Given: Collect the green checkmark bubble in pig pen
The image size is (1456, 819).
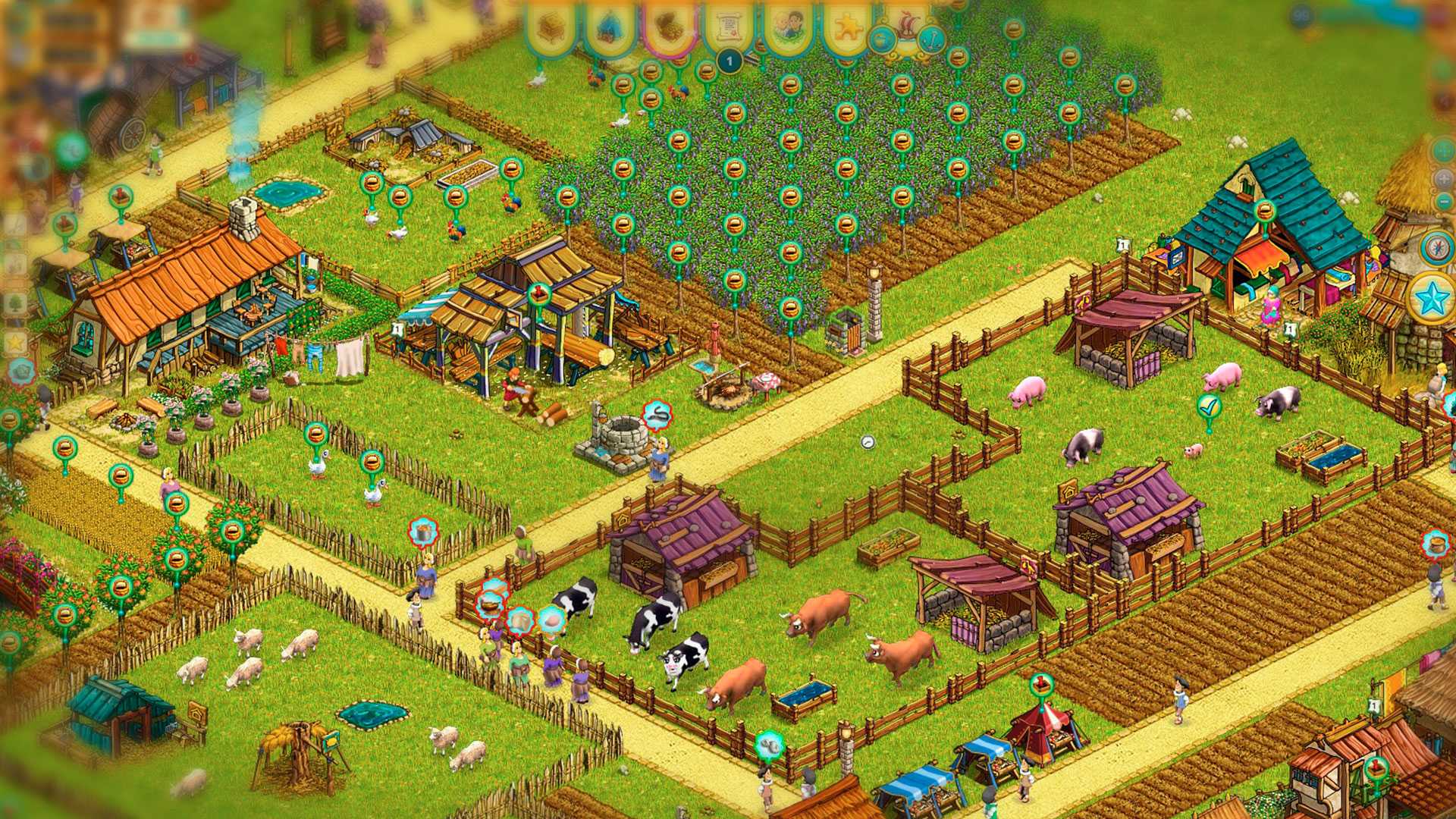Looking at the screenshot, I should 1209,407.
